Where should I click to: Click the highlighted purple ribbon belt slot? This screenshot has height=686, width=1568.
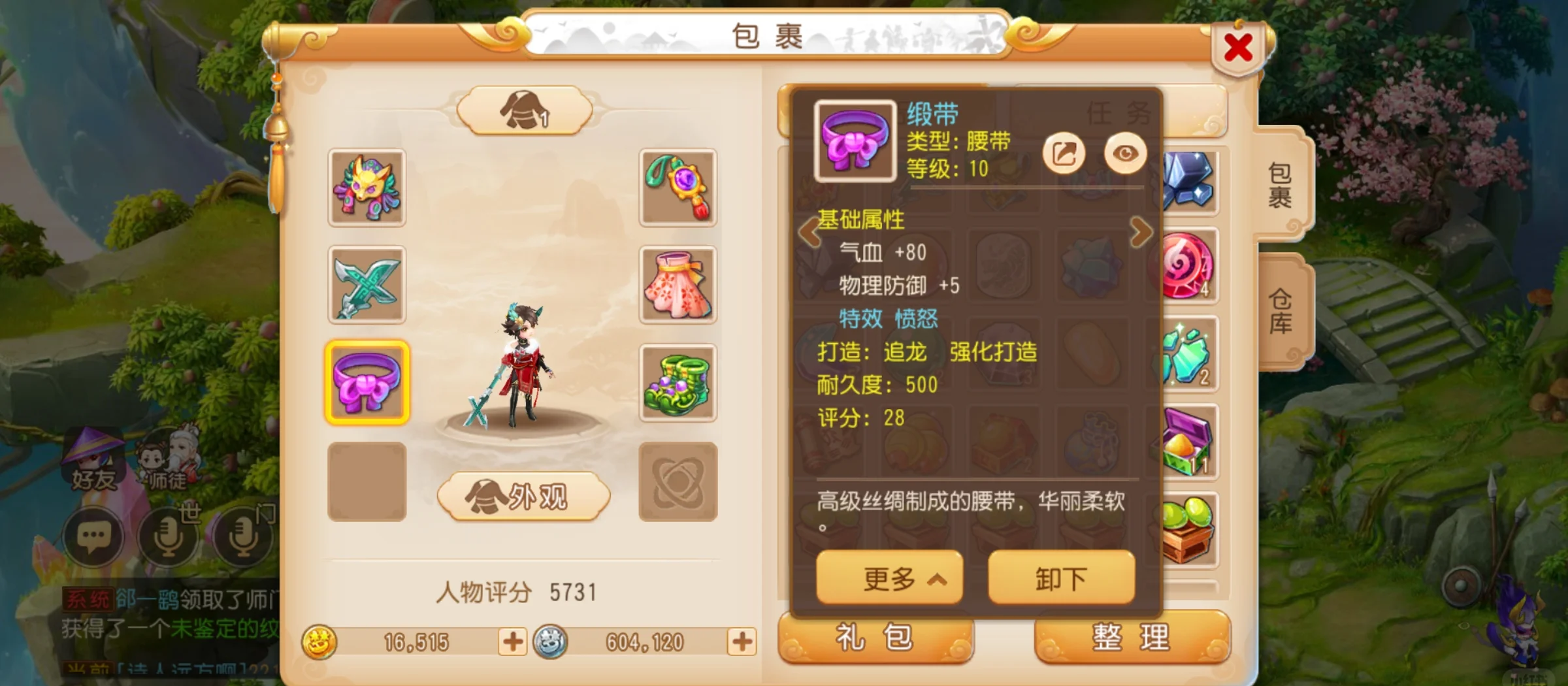click(368, 383)
